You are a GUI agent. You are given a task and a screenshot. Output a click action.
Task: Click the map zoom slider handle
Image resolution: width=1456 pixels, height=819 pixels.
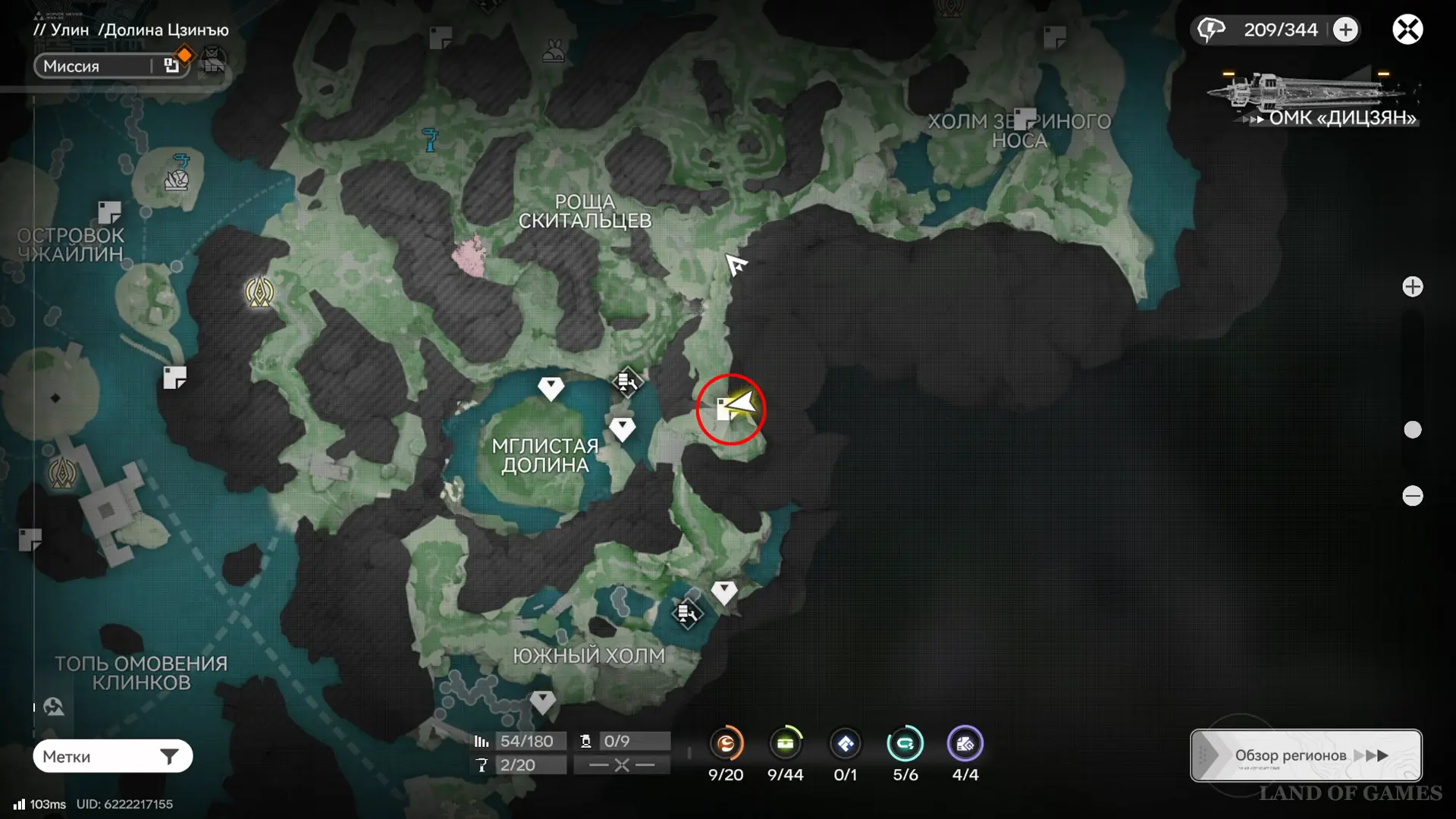1412,430
